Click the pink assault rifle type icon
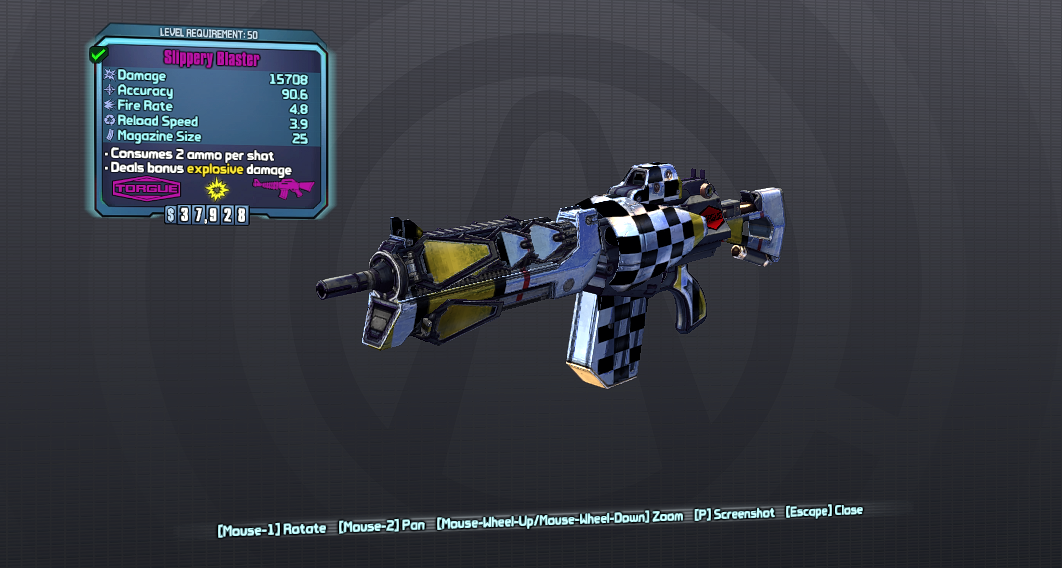This screenshot has height=568, width=1062. 283,187
